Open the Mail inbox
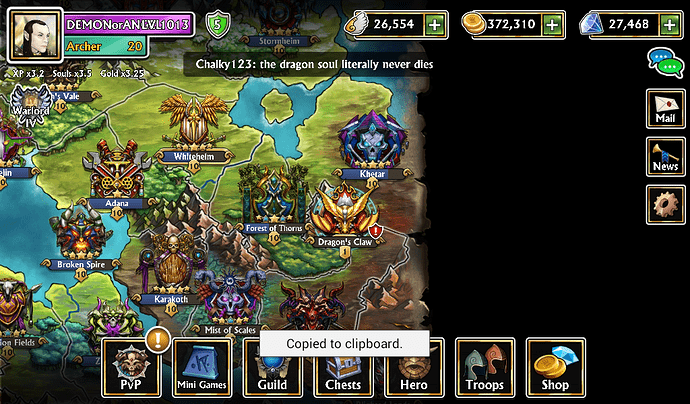The width and height of the screenshot is (690, 404). 665,107
